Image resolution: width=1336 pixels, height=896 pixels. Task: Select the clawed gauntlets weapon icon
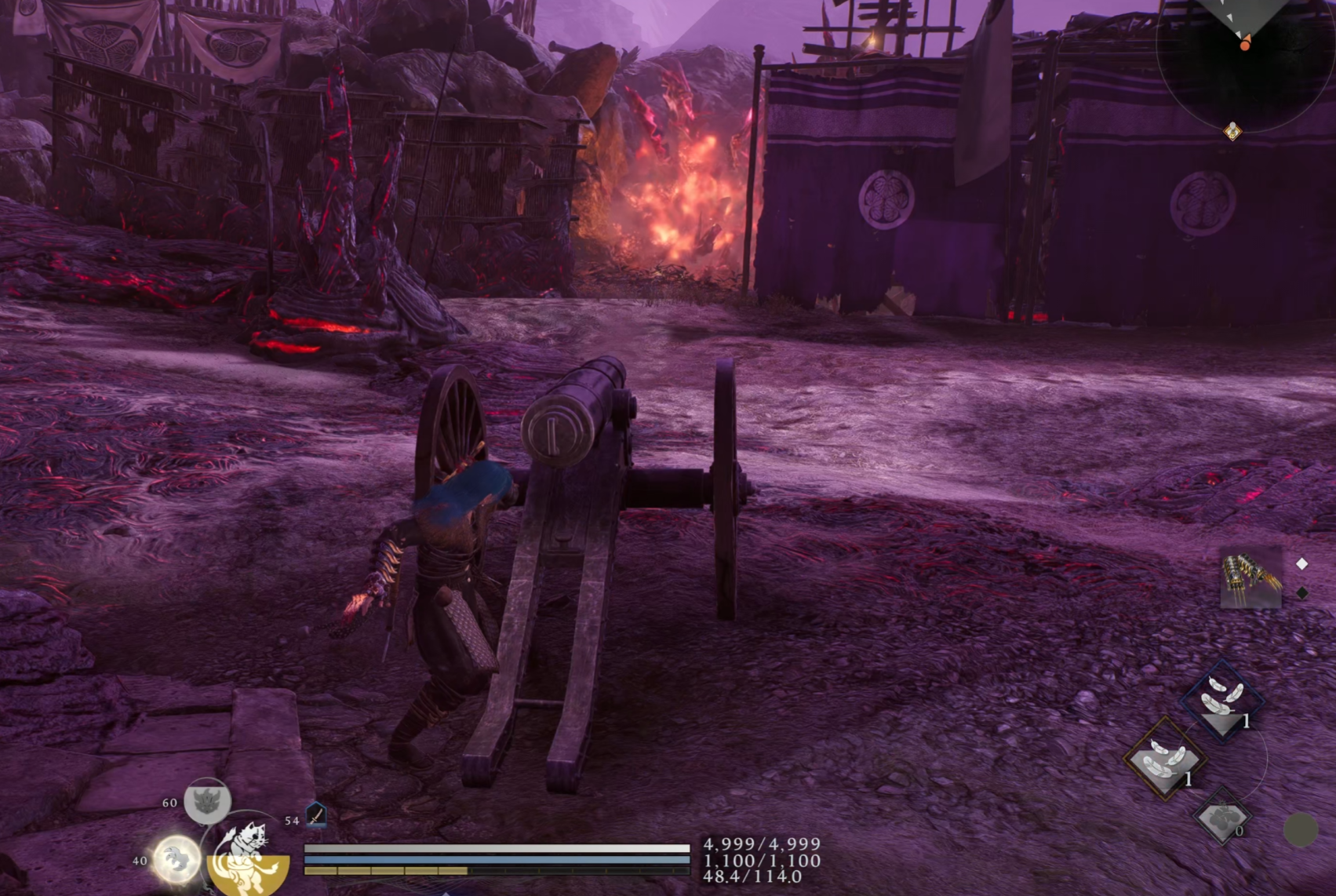pyautogui.click(x=1250, y=579)
